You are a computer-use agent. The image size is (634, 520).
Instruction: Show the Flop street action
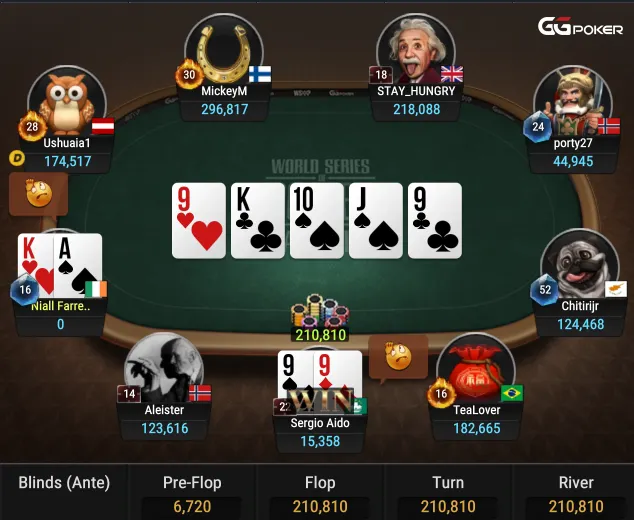coord(320,492)
